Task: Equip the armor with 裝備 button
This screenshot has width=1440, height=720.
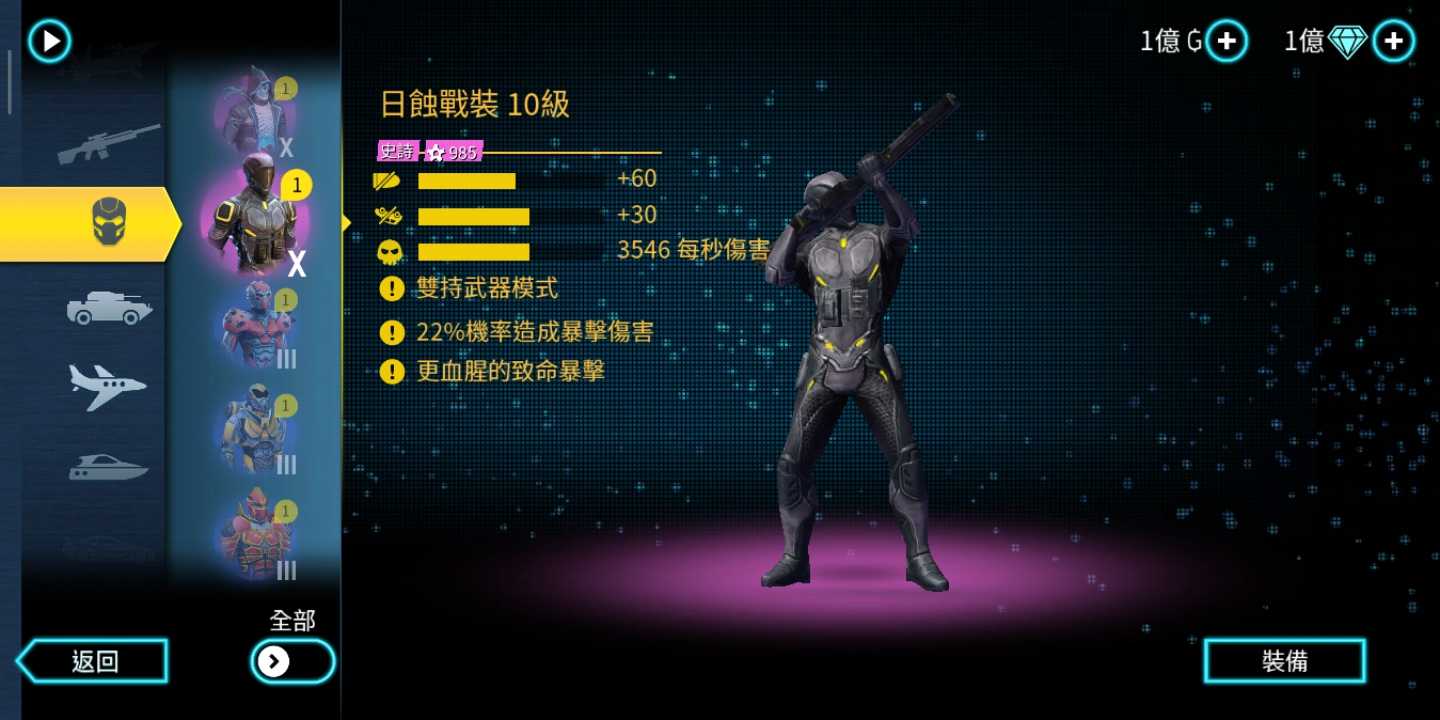Action: click(x=1284, y=661)
